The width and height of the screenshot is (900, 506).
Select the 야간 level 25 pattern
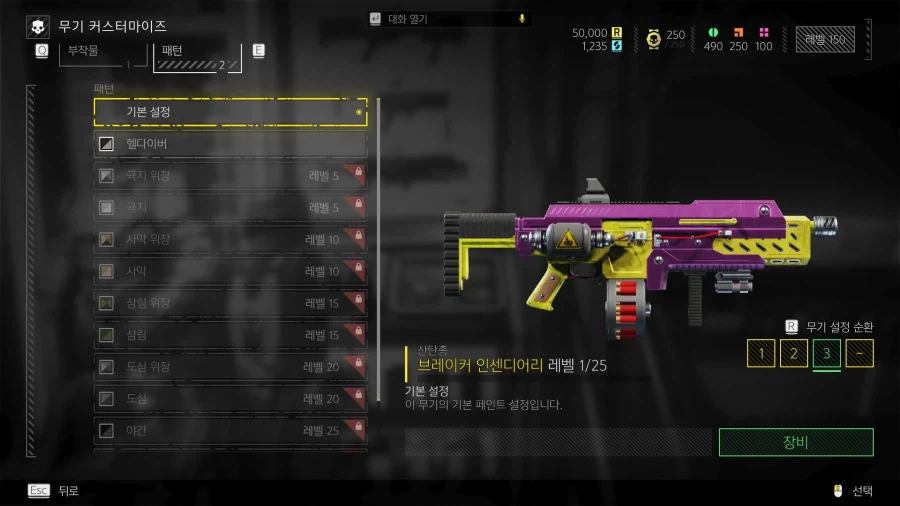pyautogui.click(x=230, y=430)
